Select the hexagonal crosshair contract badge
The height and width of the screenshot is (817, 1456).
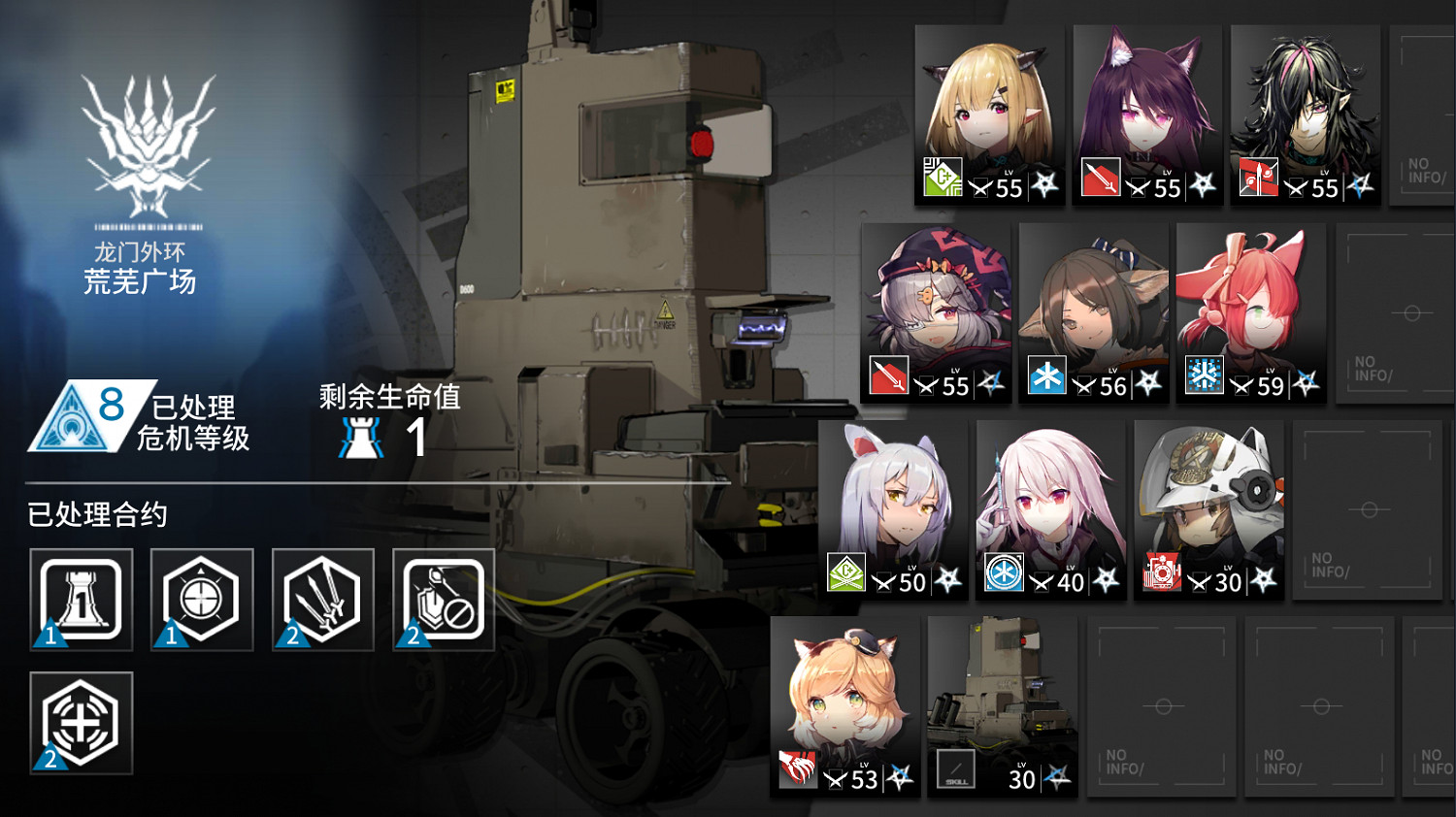tap(201, 599)
